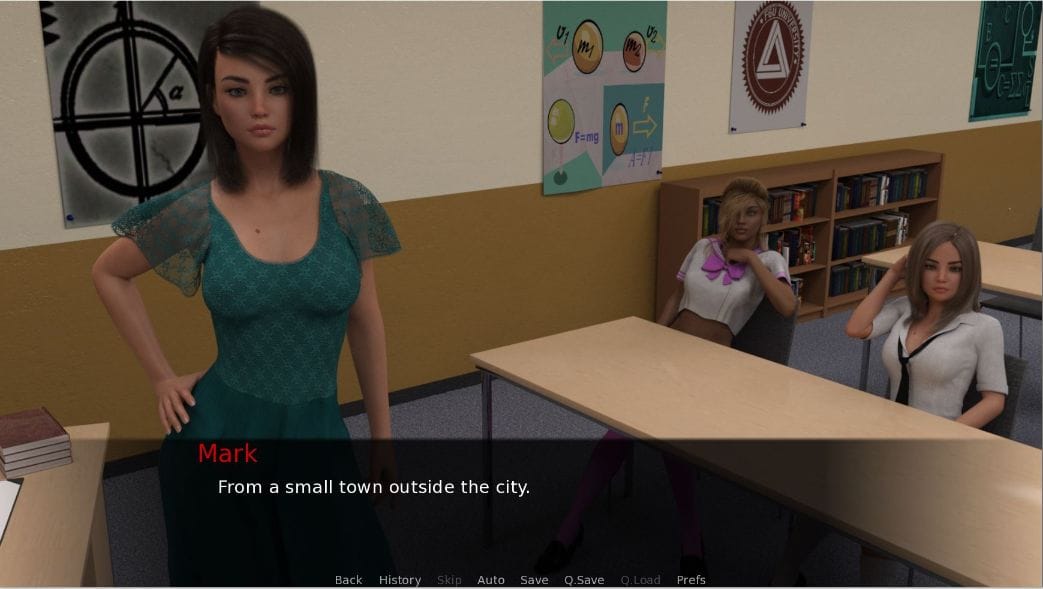This screenshot has width=1043, height=589.
Task: Open Prefs settings
Action: (691, 580)
